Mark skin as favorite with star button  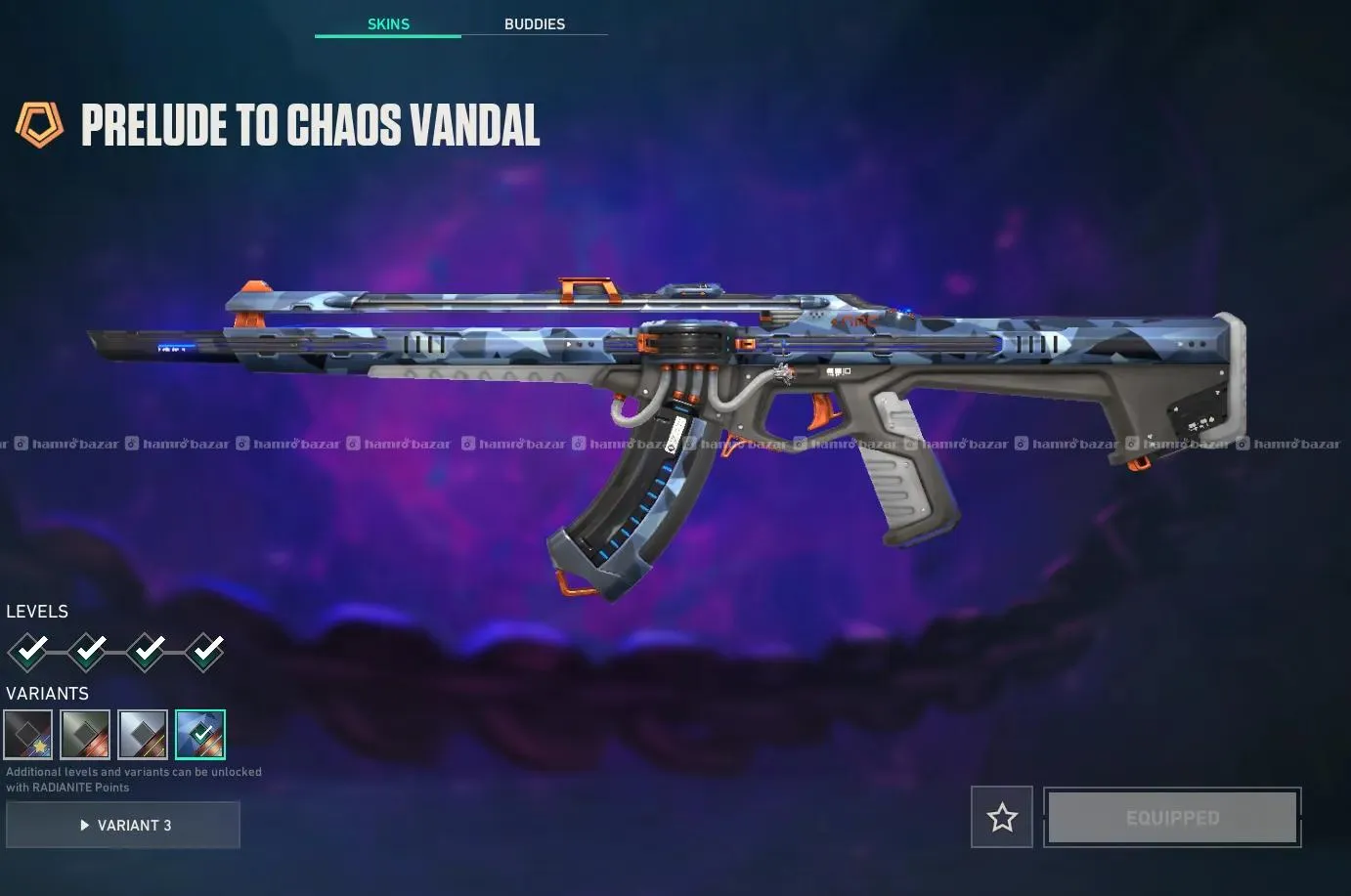(1002, 817)
